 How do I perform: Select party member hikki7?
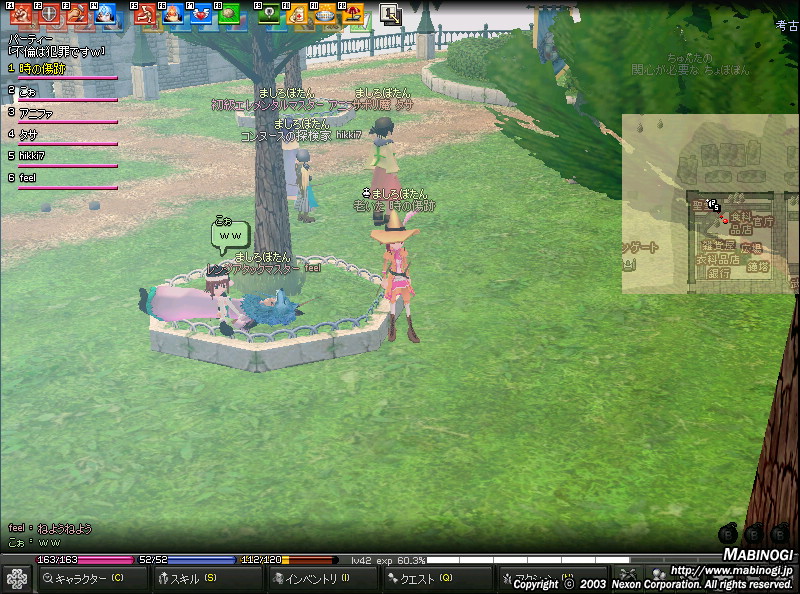coord(33,156)
